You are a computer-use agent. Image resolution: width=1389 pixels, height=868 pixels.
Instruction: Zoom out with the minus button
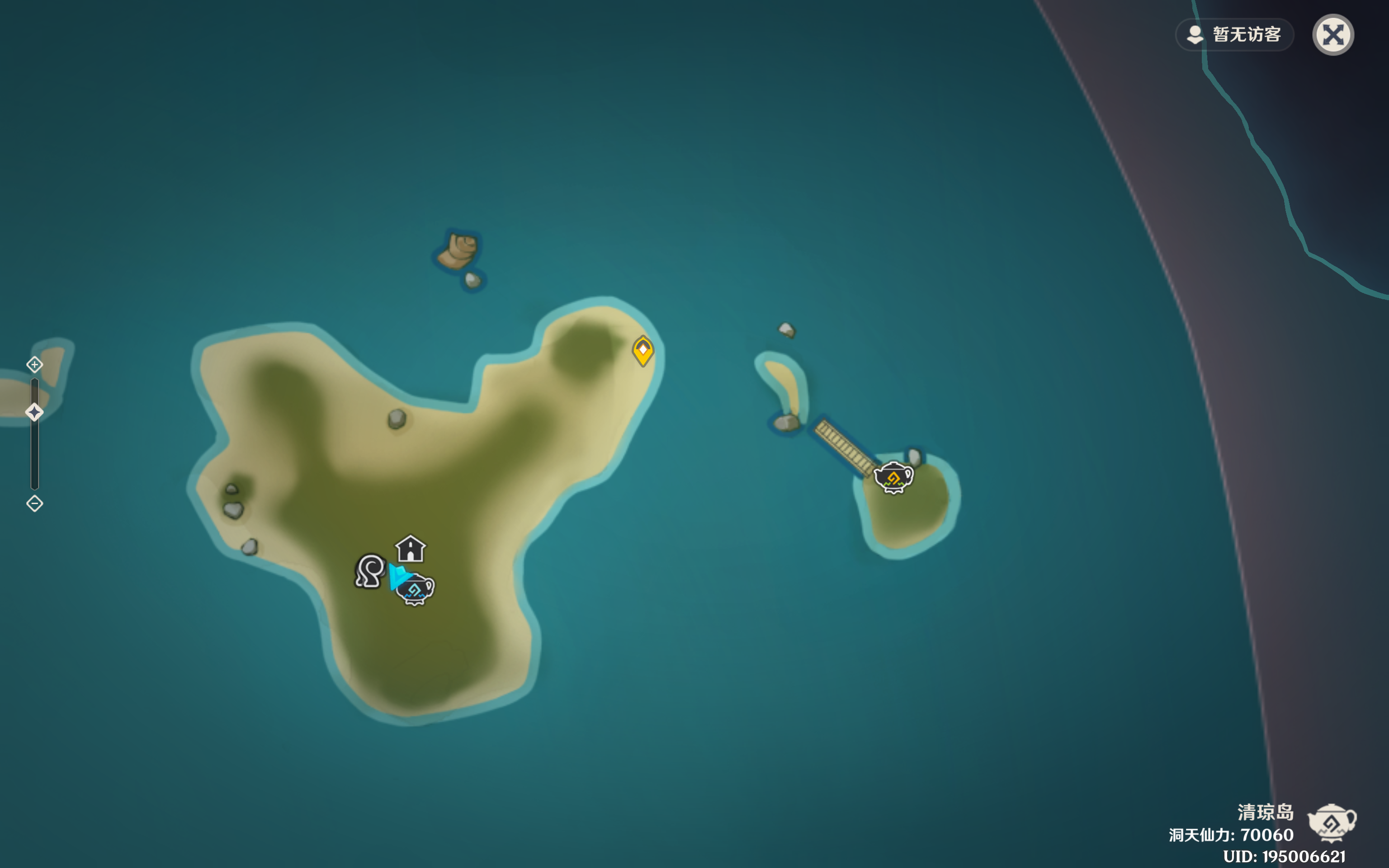(x=34, y=504)
